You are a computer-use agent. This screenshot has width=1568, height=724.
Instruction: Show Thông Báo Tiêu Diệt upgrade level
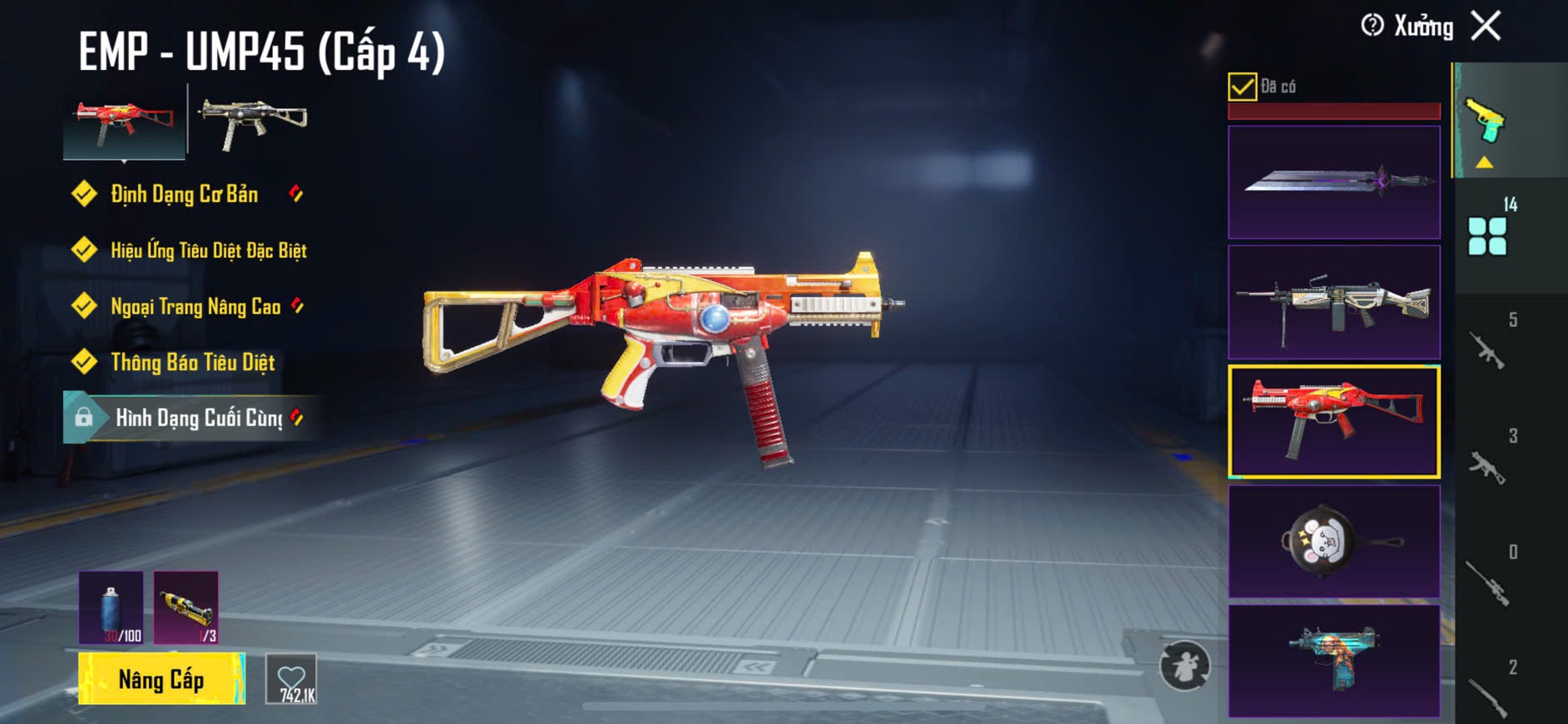tap(192, 362)
